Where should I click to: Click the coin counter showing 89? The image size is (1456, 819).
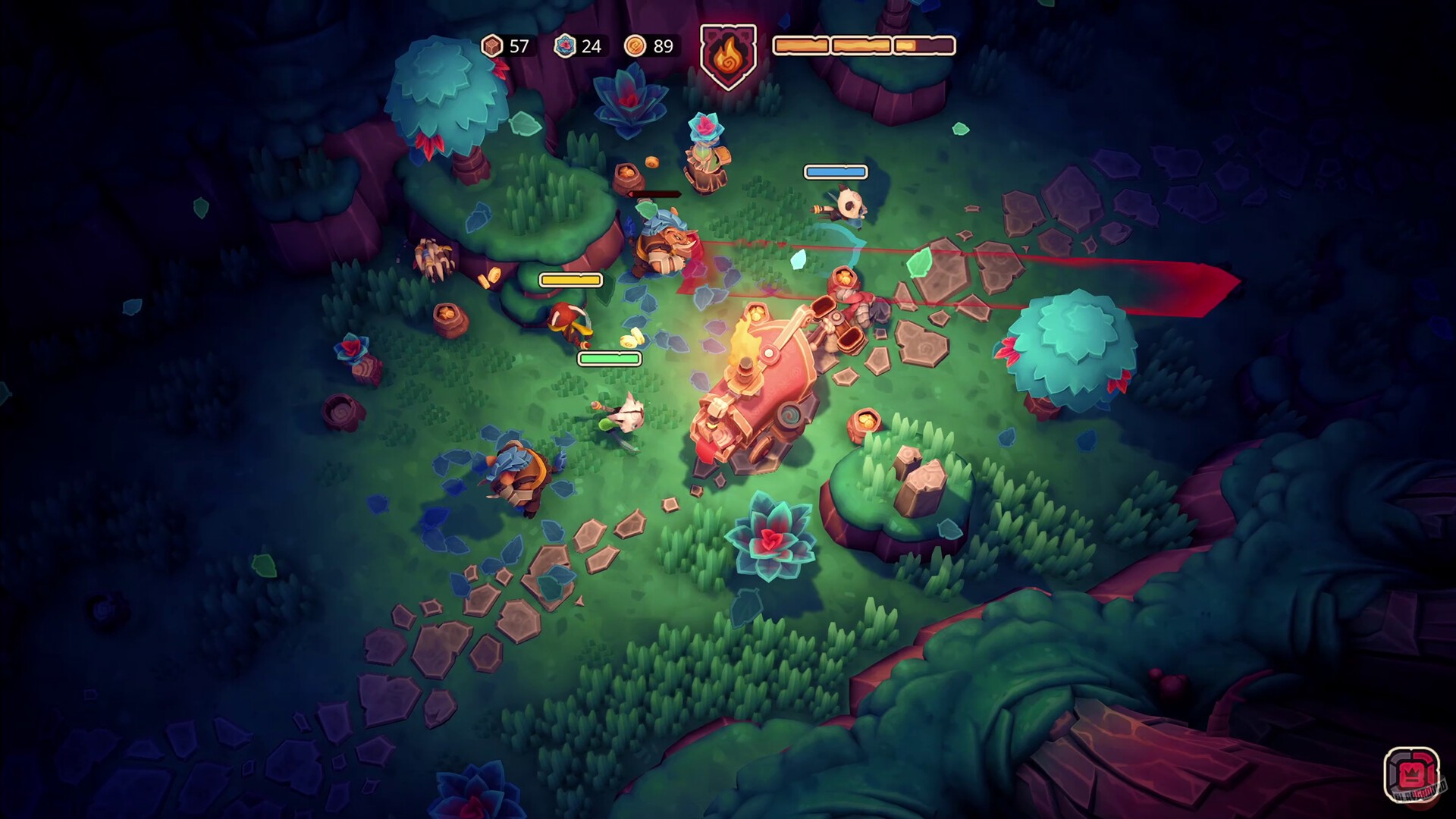tap(661, 46)
